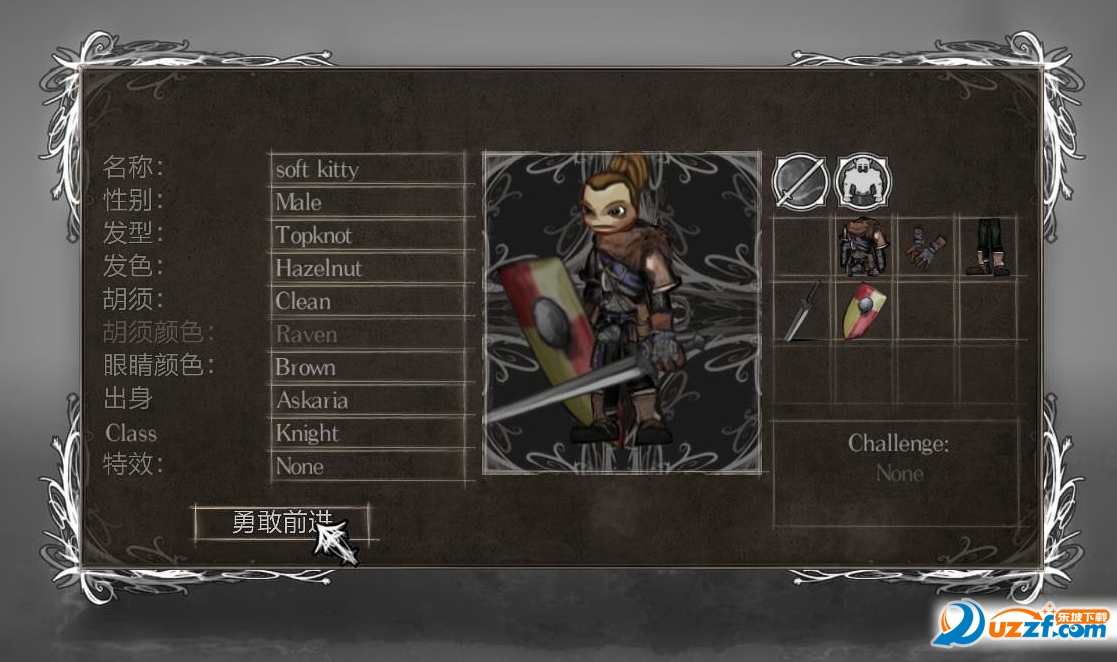Image resolution: width=1117 pixels, height=662 pixels.
Task: Choose the boots and trousers equipment slot
Action: tap(987, 248)
